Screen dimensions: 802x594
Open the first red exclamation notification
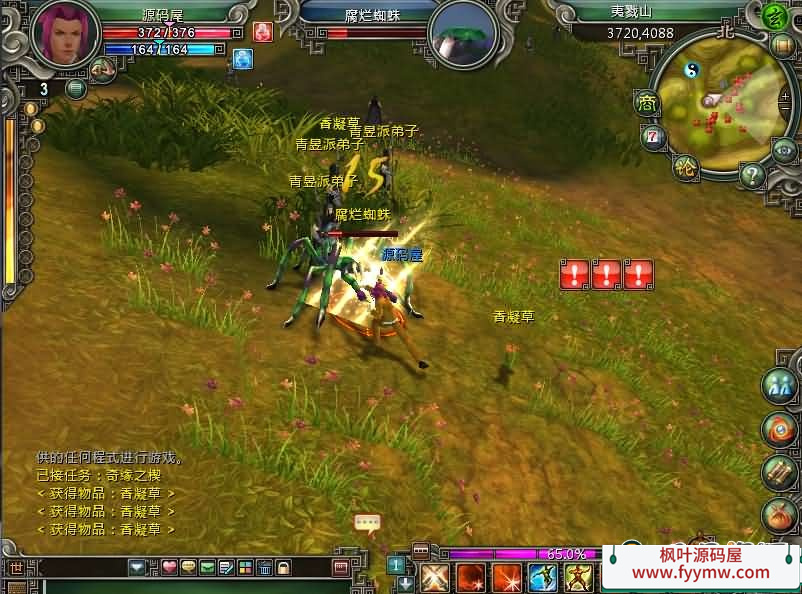(574, 274)
